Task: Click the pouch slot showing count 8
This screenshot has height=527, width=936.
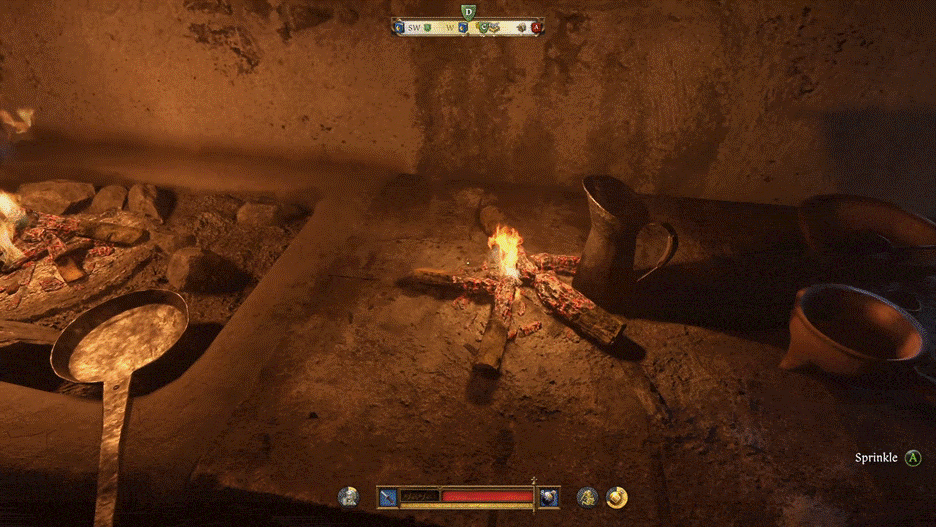Action: coord(549,496)
